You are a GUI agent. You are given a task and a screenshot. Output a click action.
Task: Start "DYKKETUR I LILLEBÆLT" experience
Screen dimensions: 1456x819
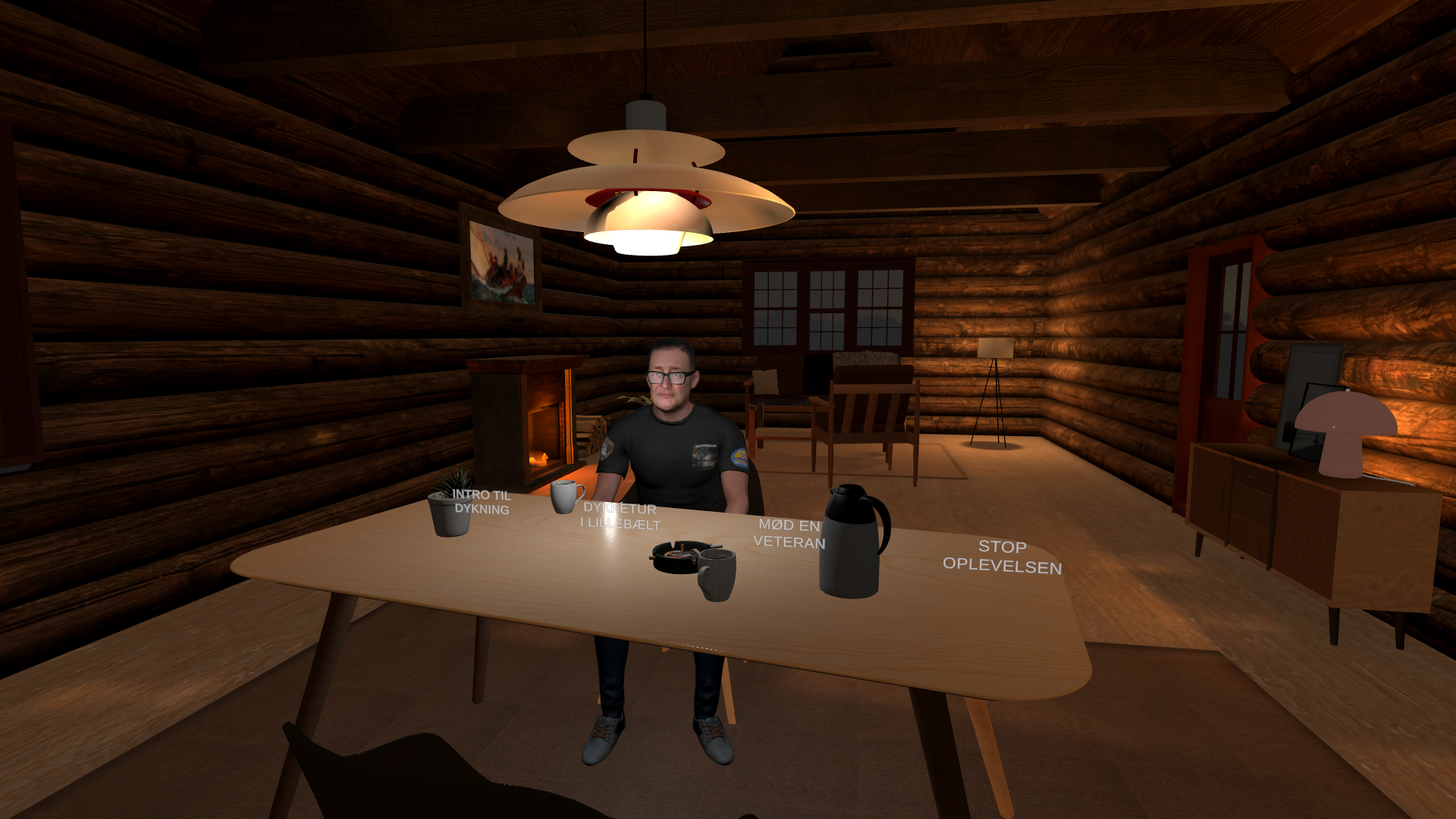click(x=620, y=516)
